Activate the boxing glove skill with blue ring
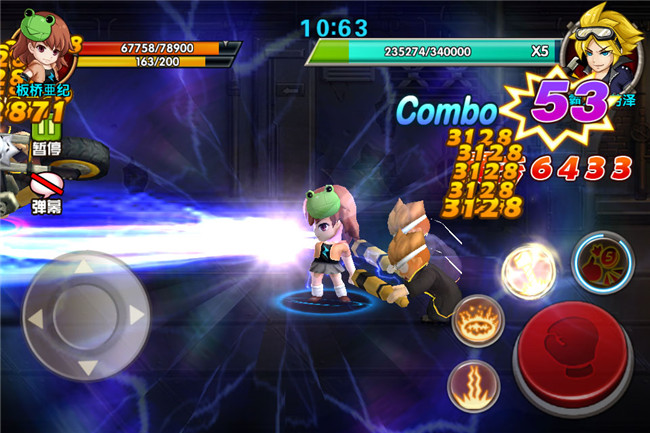 [x=601, y=264]
